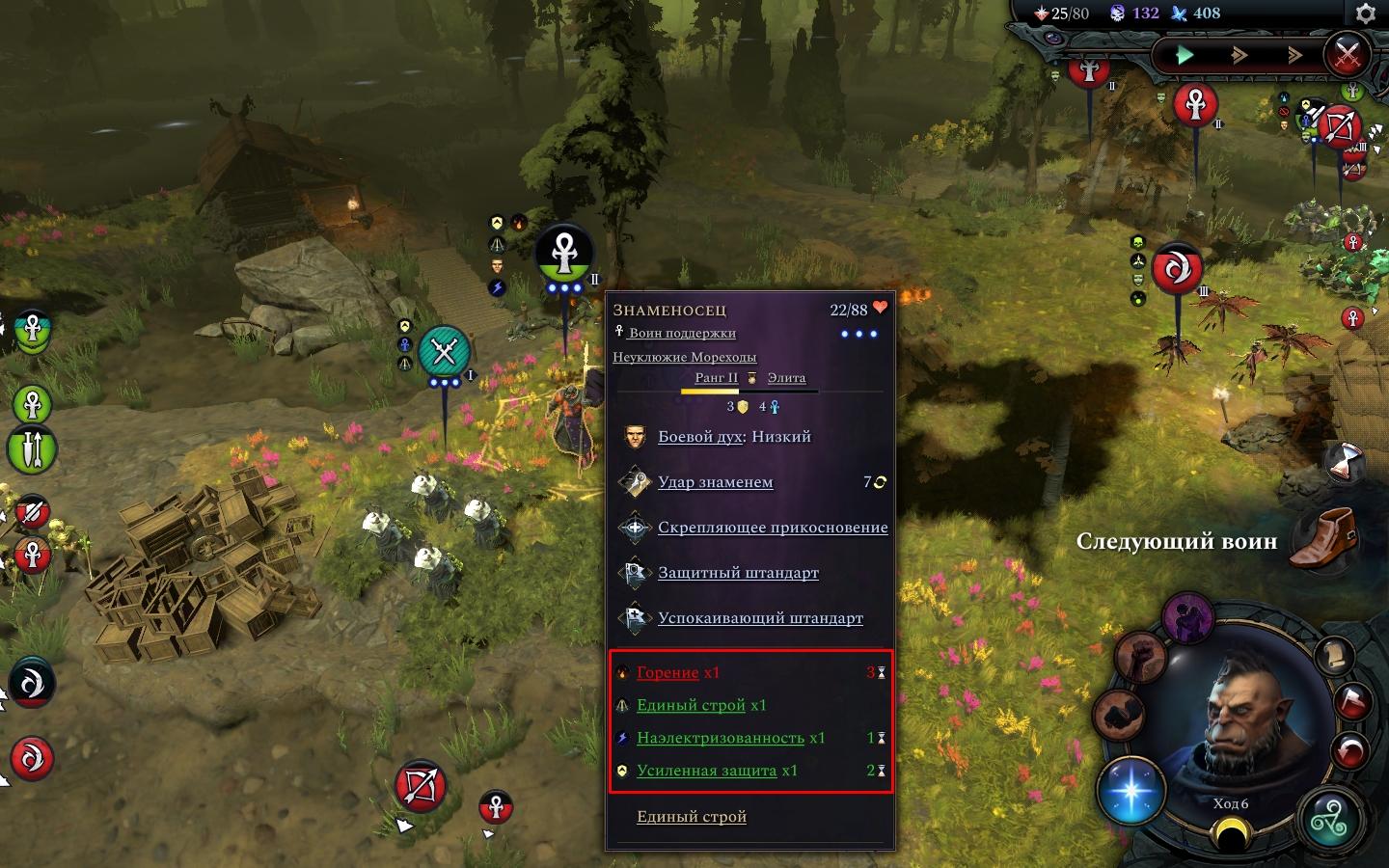This screenshot has height=868, width=1389.
Task: Choose the purple silhouette ability icon
Action: click(1187, 617)
